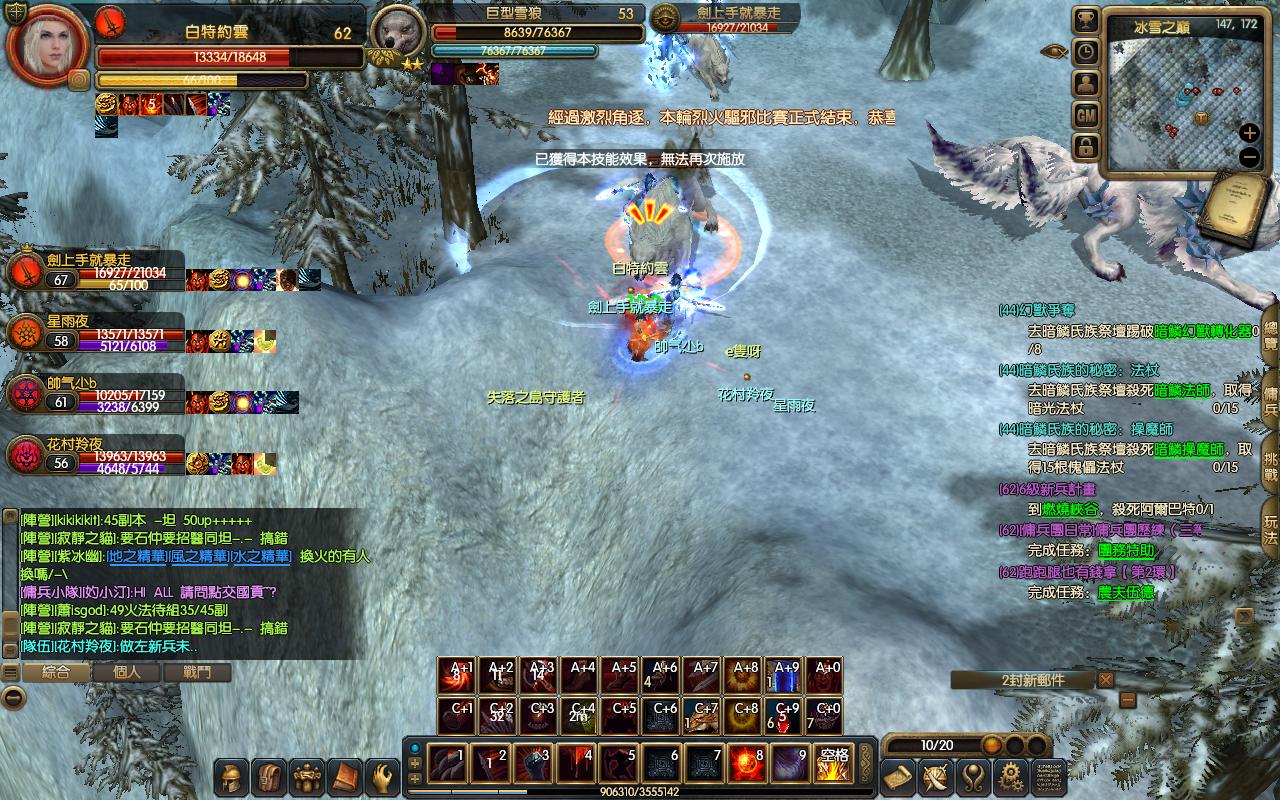
Task: Open the backpack inventory icon
Action: pyautogui.click(x=268, y=777)
